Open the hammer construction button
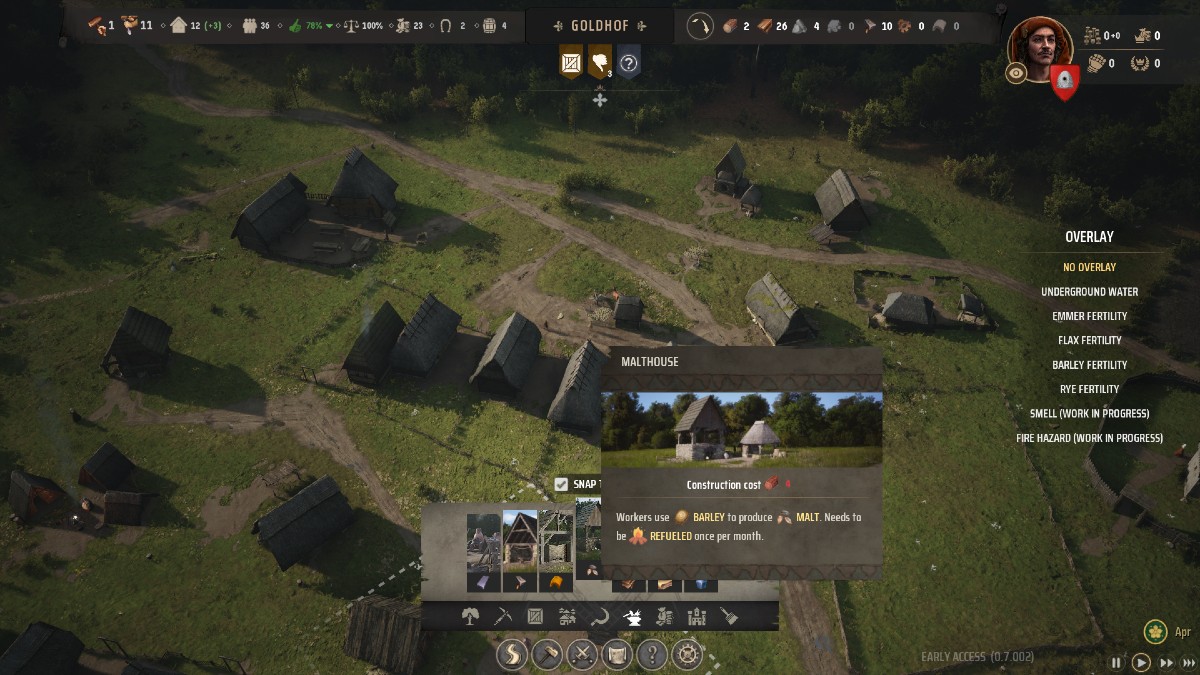The width and height of the screenshot is (1200, 675). (x=547, y=656)
